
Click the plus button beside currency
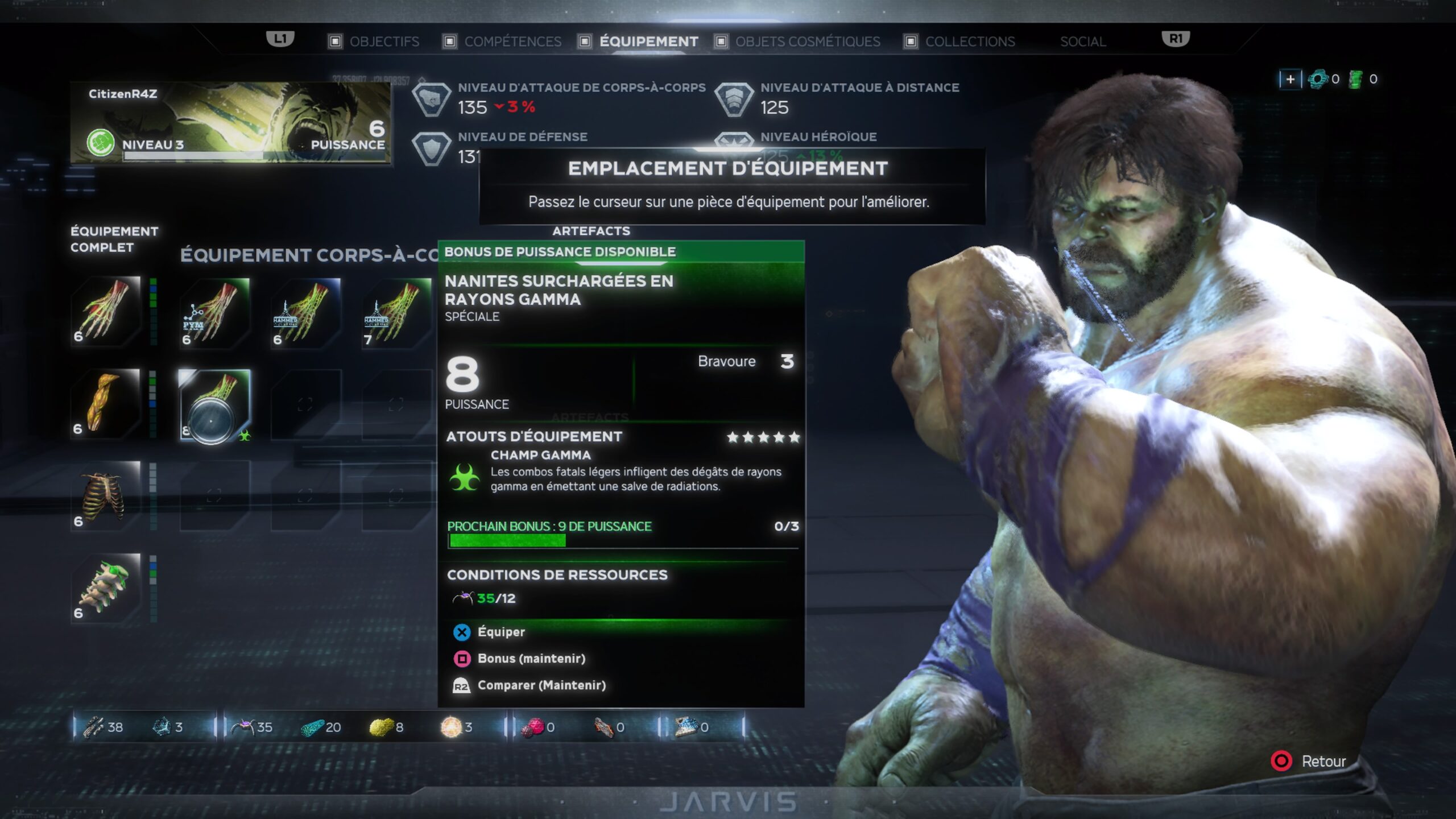(1289, 79)
